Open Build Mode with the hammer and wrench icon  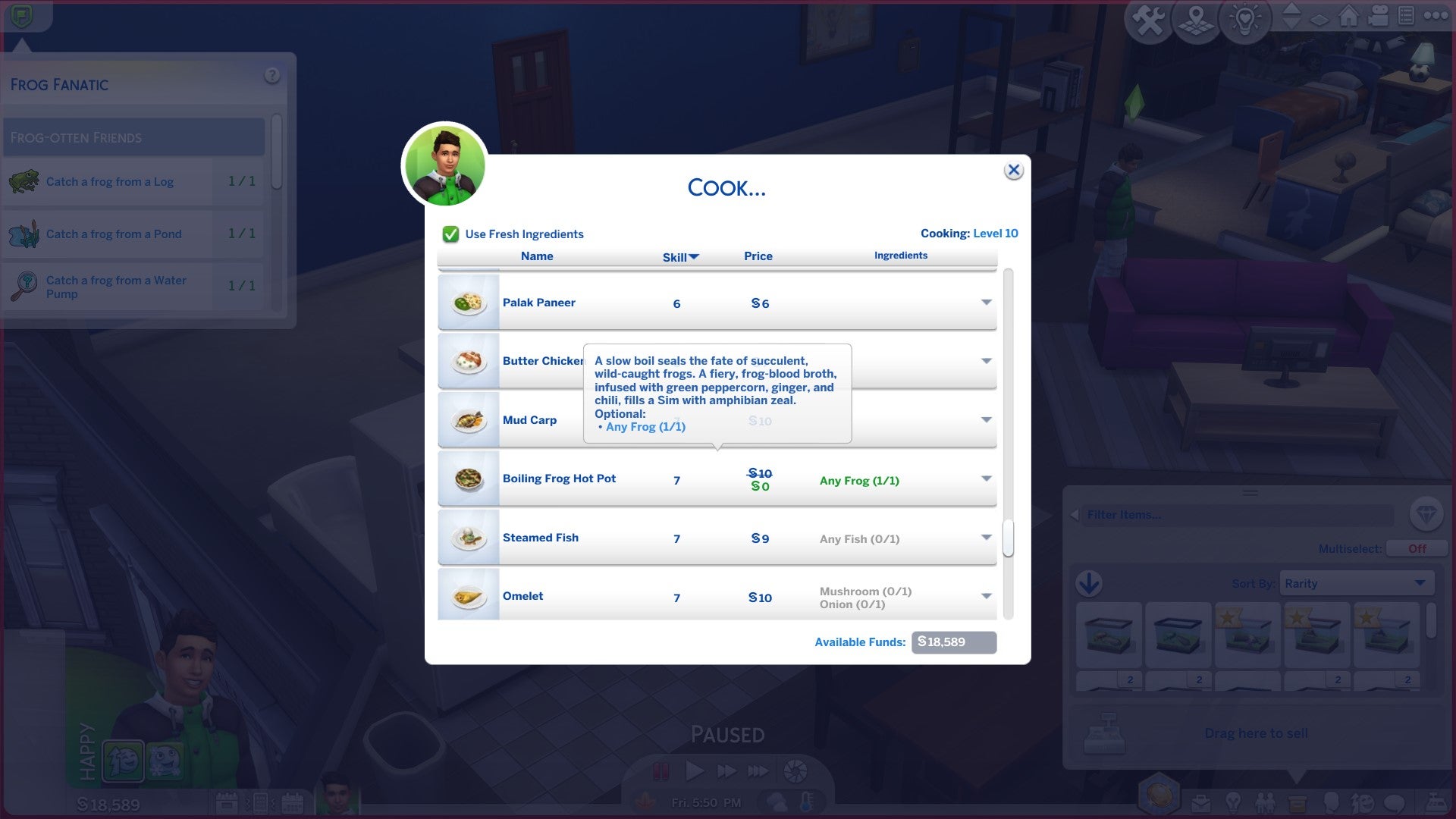[1147, 20]
